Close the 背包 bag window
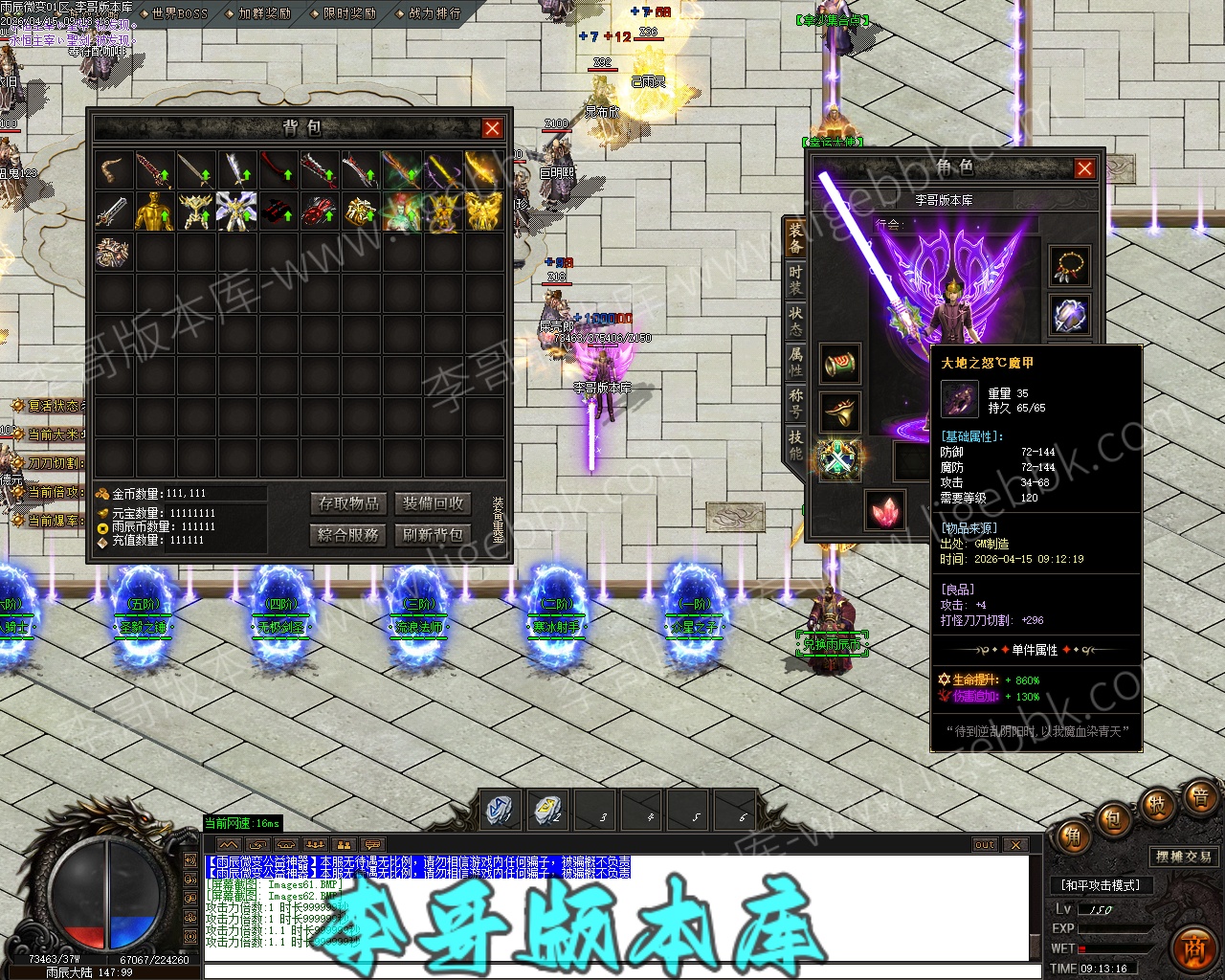 tap(492, 128)
